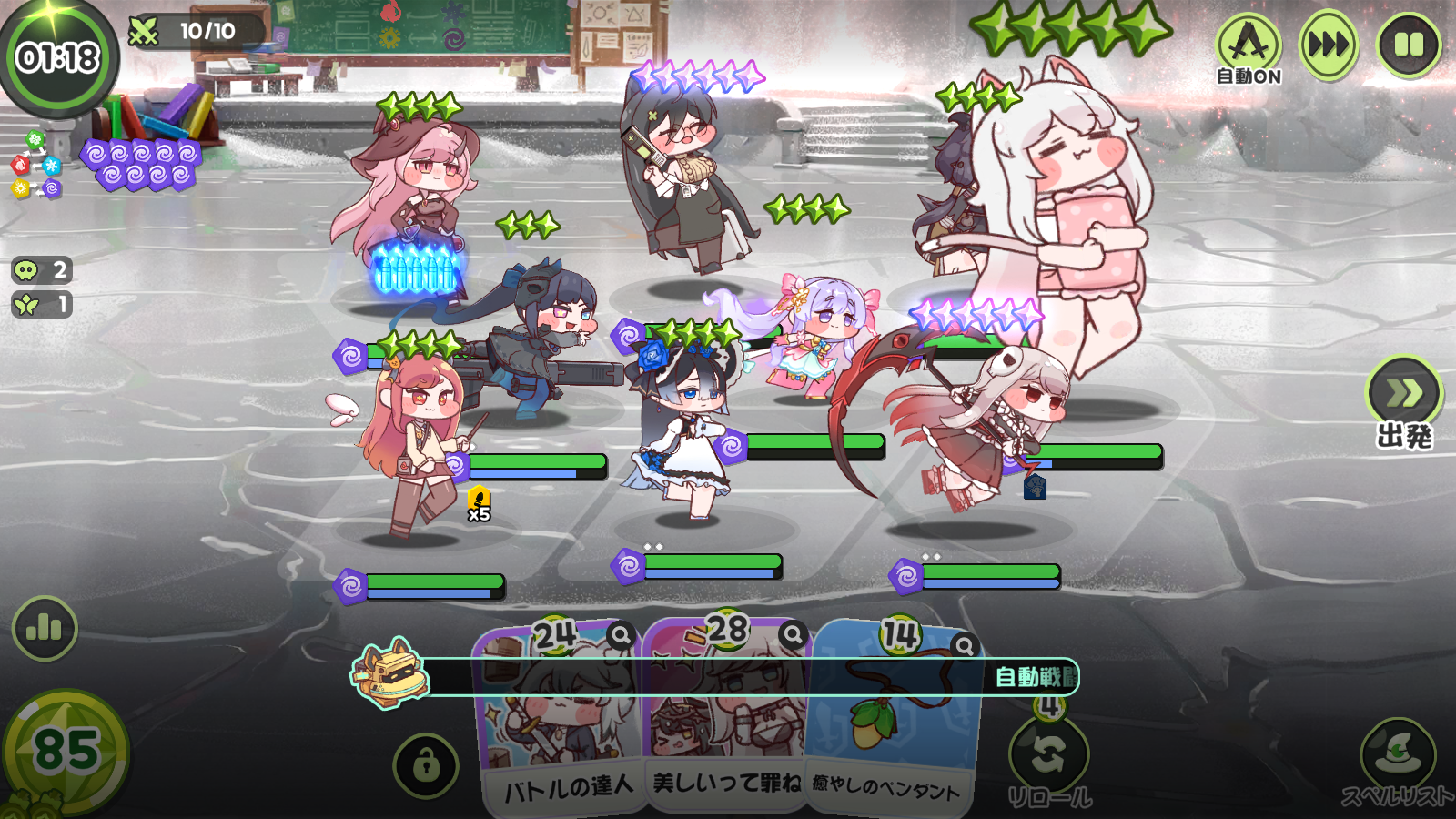This screenshot has width=1456, height=819.
Task: Tap the robot cat auto-battle mascot
Action: [x=389, y=674]
